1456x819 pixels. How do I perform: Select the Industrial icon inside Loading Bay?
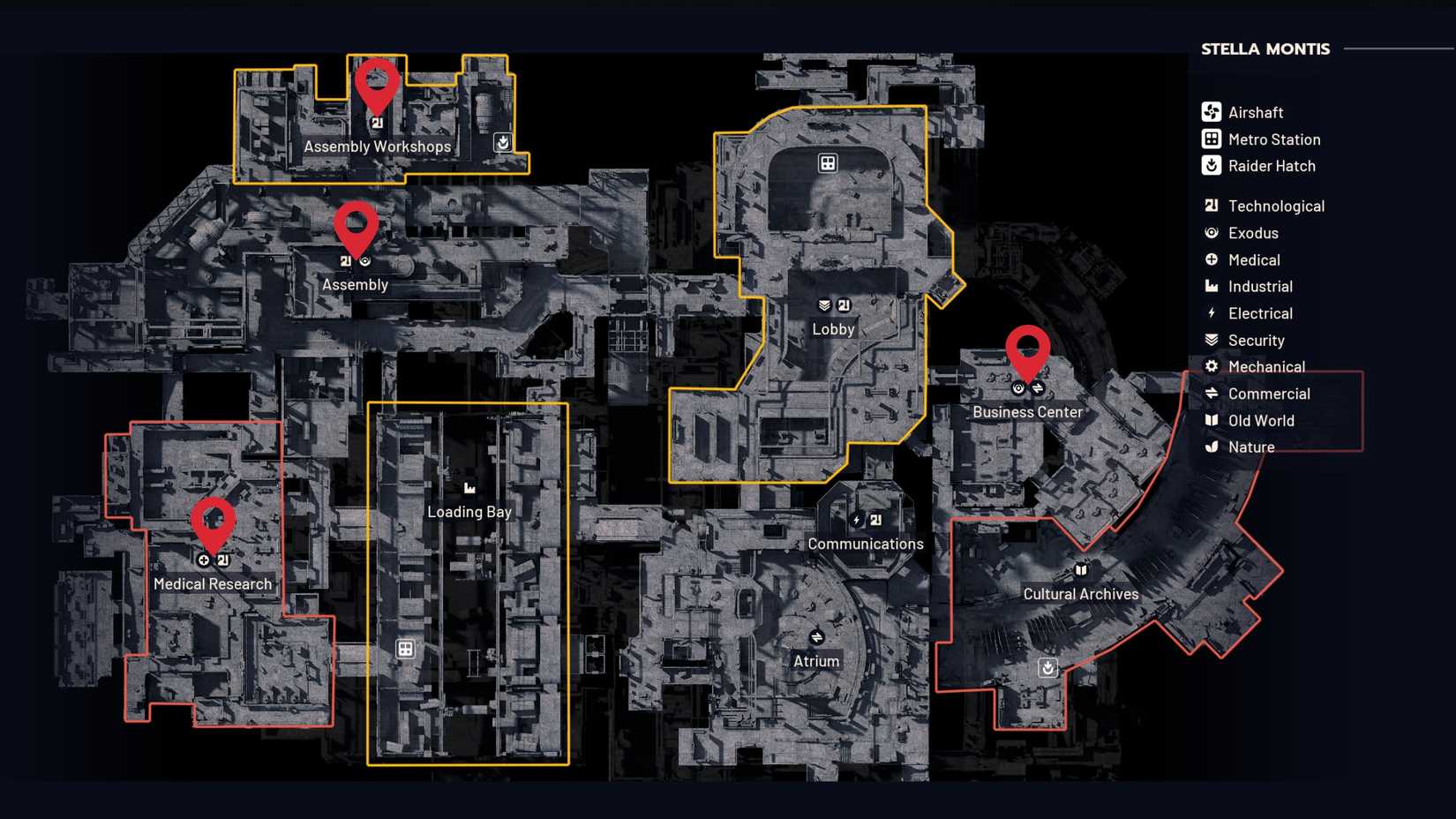tap(469, 486)
